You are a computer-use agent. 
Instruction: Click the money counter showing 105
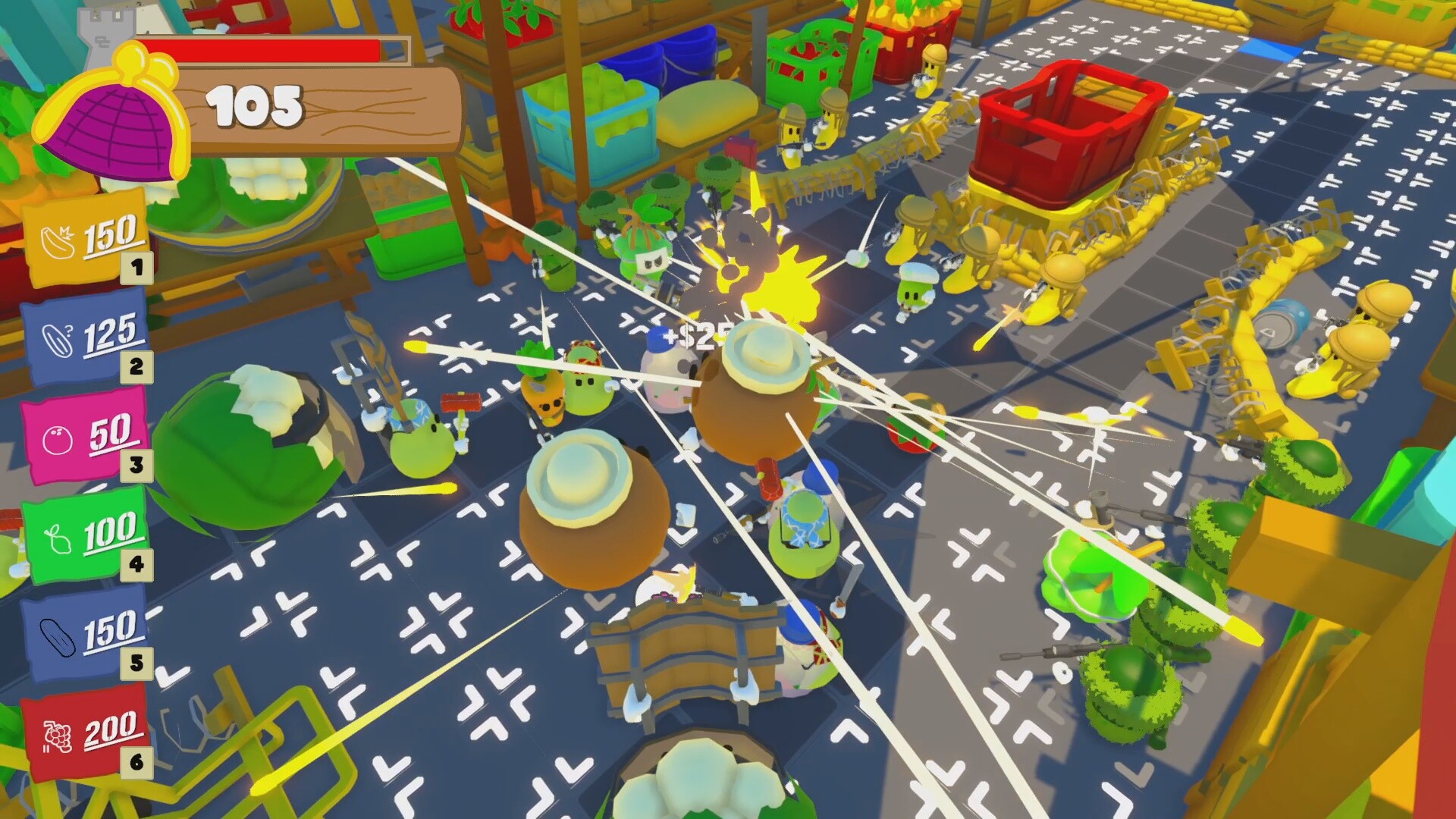pos(254,106)
